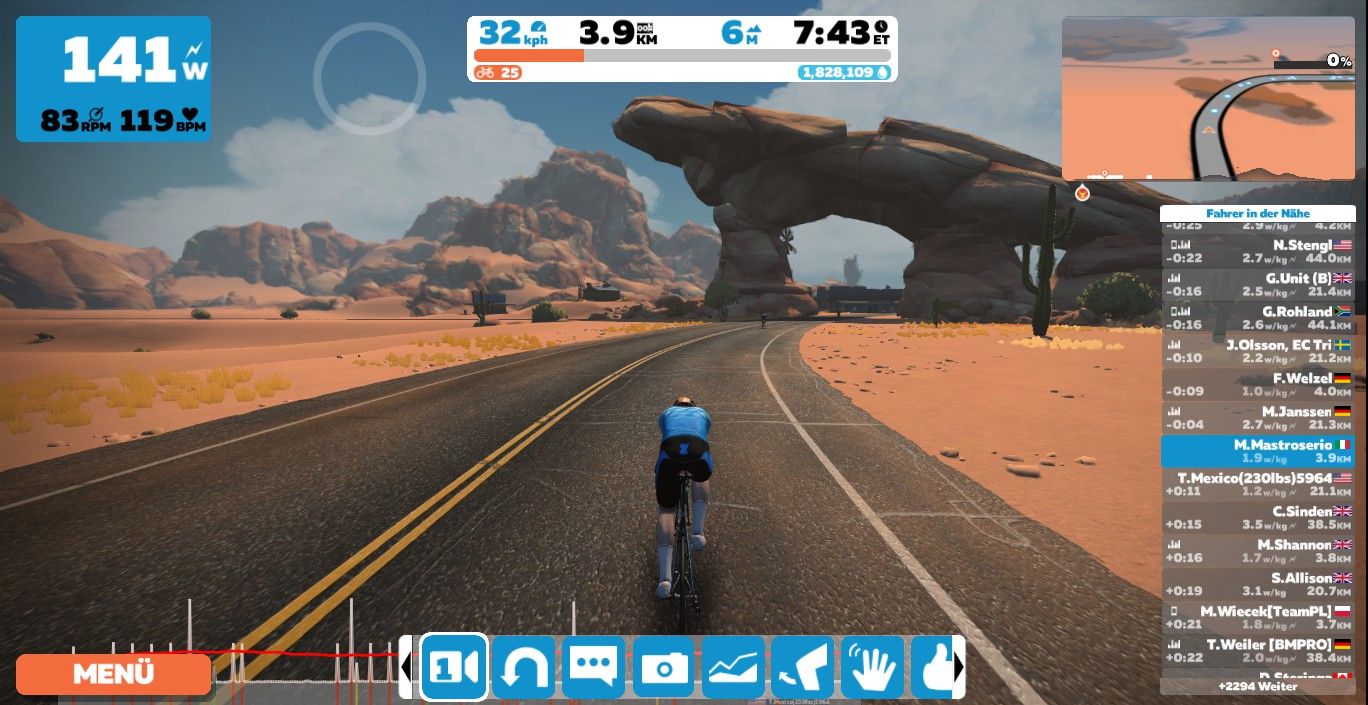
Task: Choose rider G.Rohland from the list
Action: (1257, 318)
